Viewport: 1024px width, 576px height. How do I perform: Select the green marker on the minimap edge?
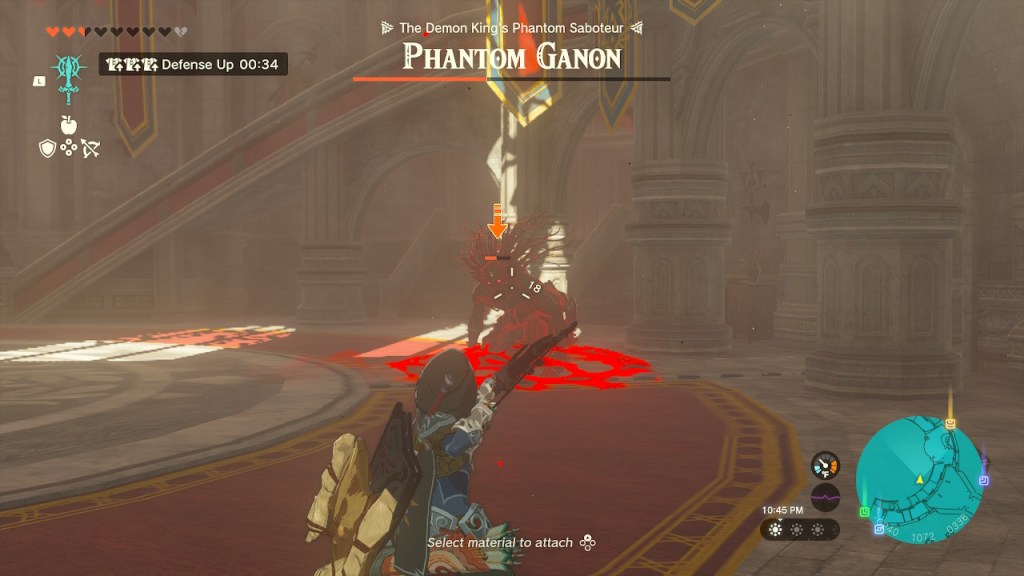click(x=864, y=511)
